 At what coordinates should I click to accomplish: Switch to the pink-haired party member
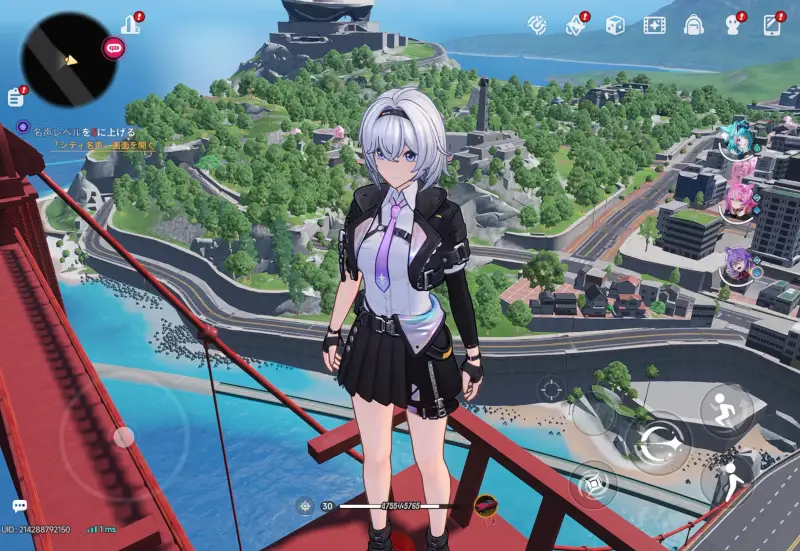tap(737, 201)
